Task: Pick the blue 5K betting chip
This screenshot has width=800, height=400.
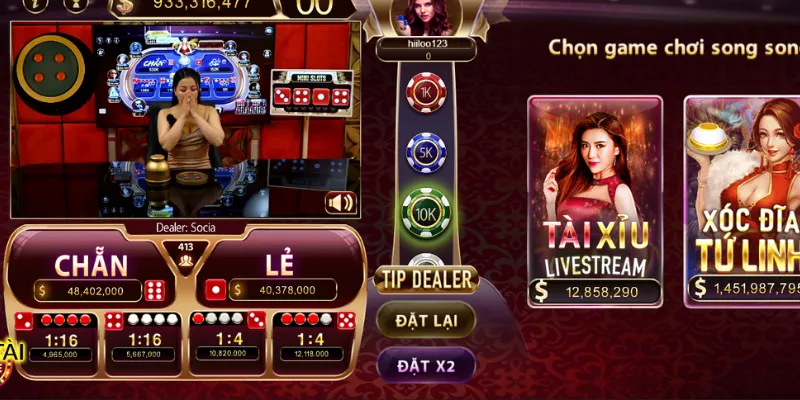Action: coord(425,152)
